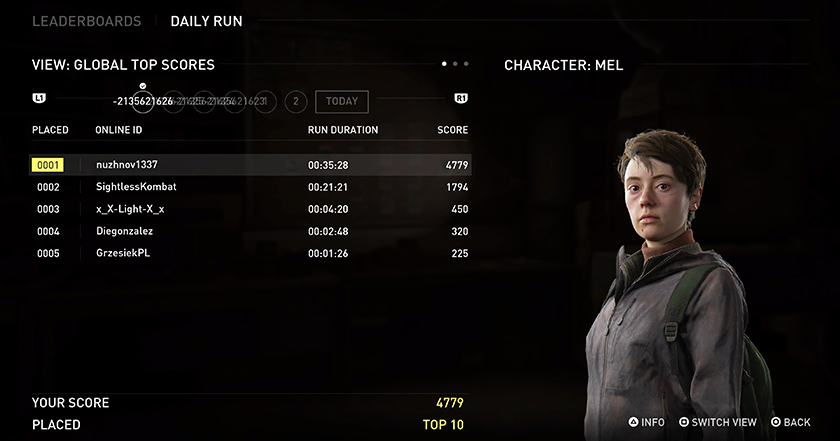Screen dimensions: 840x441
Task: Highlight the x_X-Light-X_x row
Action: [250, 209]
